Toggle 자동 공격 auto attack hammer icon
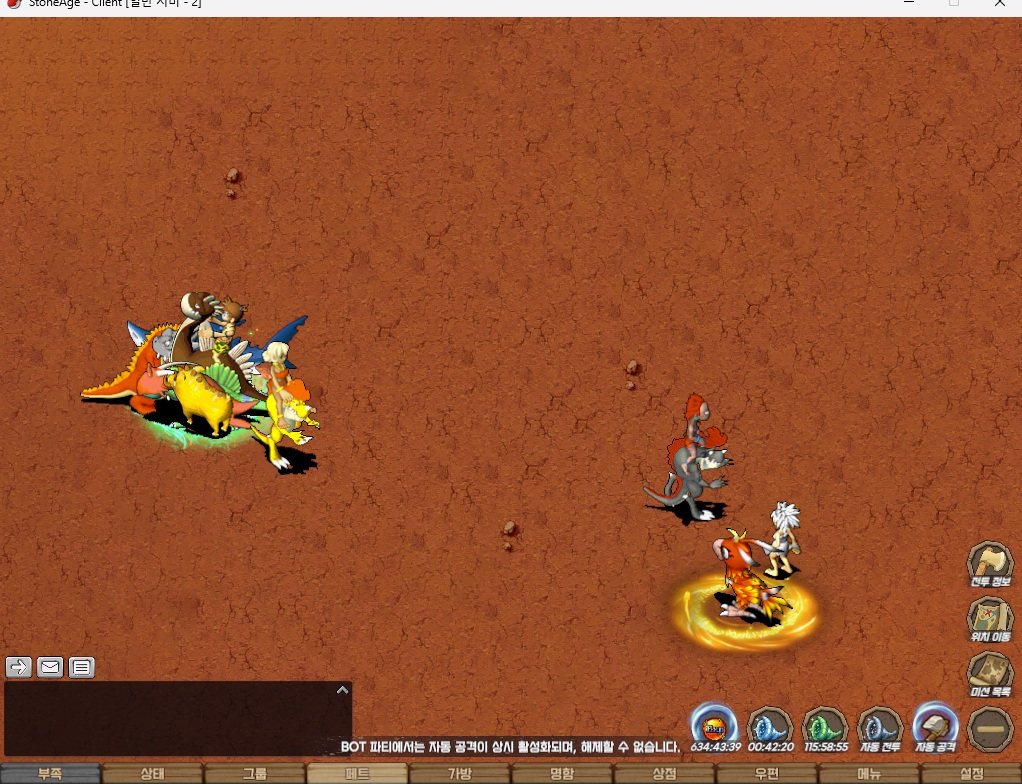The width and height of the screenshot is (1022, 784). [x=935, y=727]
